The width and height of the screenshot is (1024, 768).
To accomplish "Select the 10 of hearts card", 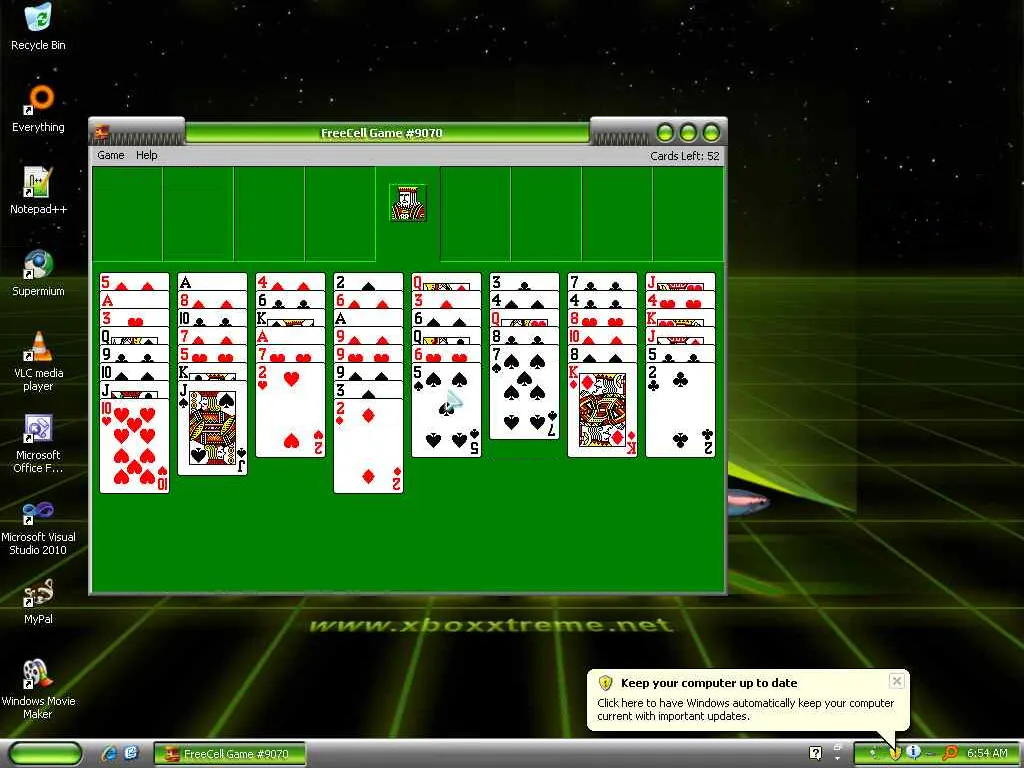I will pyautogui.click(x=134, y=445).
